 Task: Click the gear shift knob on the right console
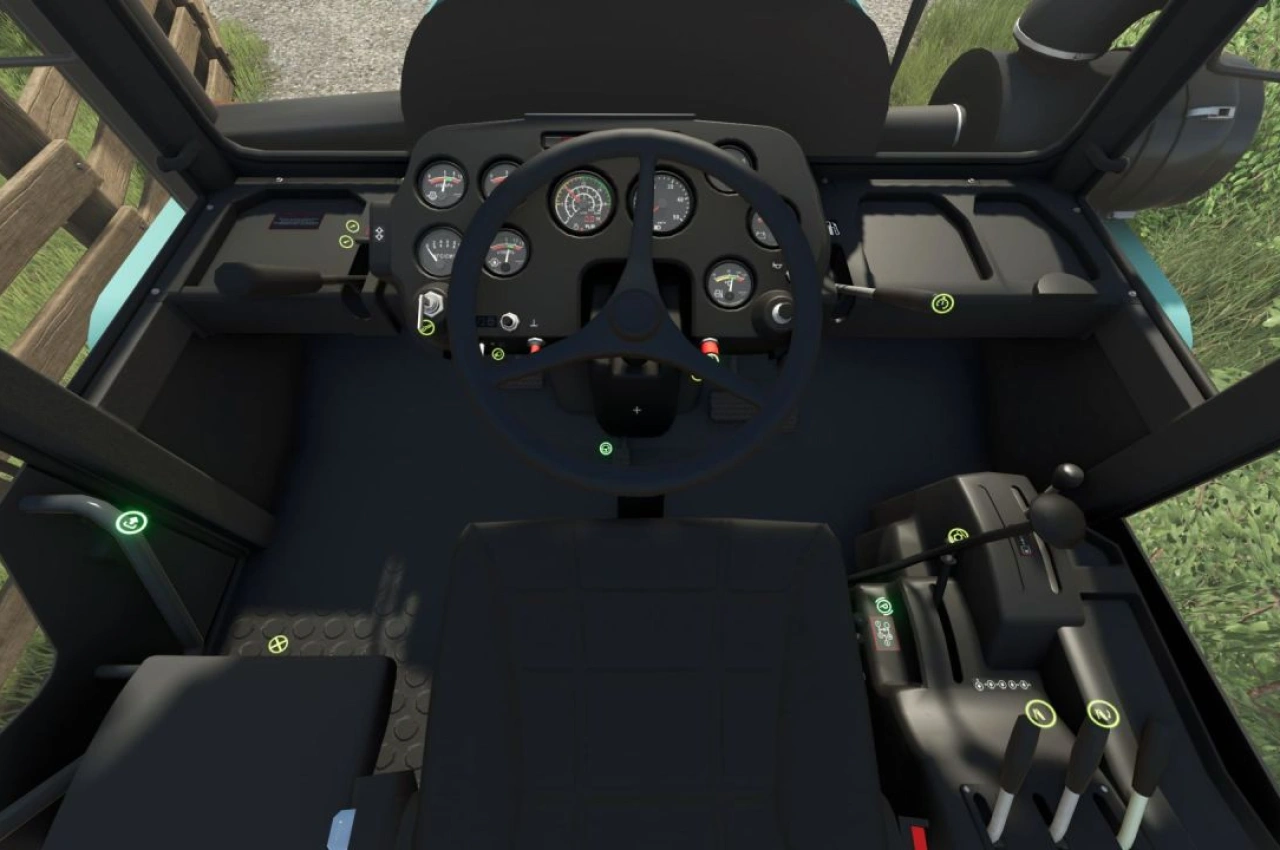1057,518
